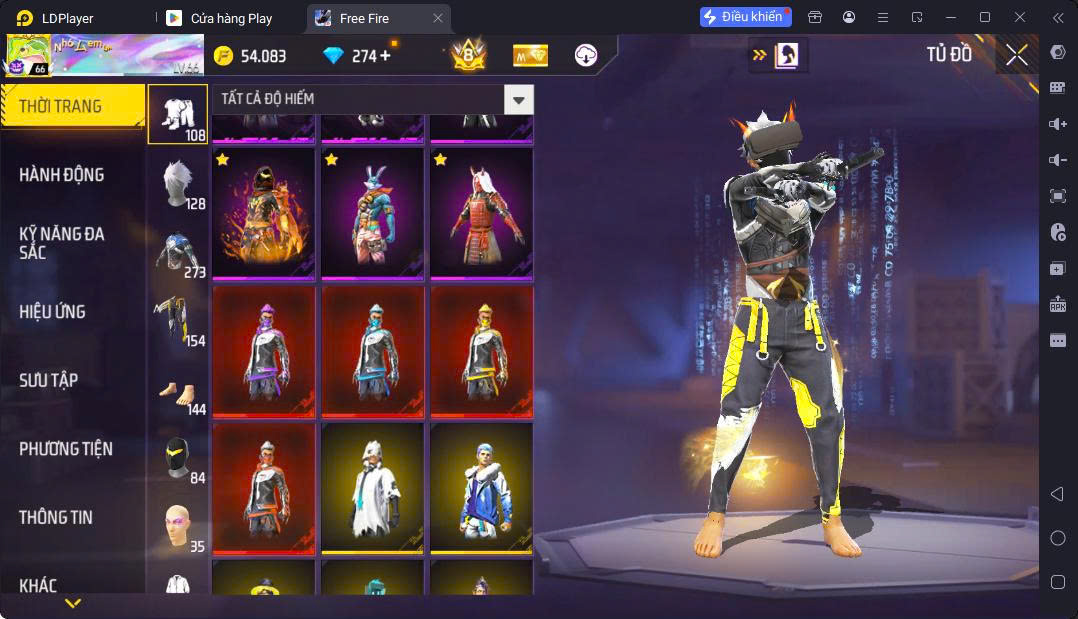This screenshot has height=619, width=1078.
Task: Choose the Phương Tiện category
Action: [66, 449]
